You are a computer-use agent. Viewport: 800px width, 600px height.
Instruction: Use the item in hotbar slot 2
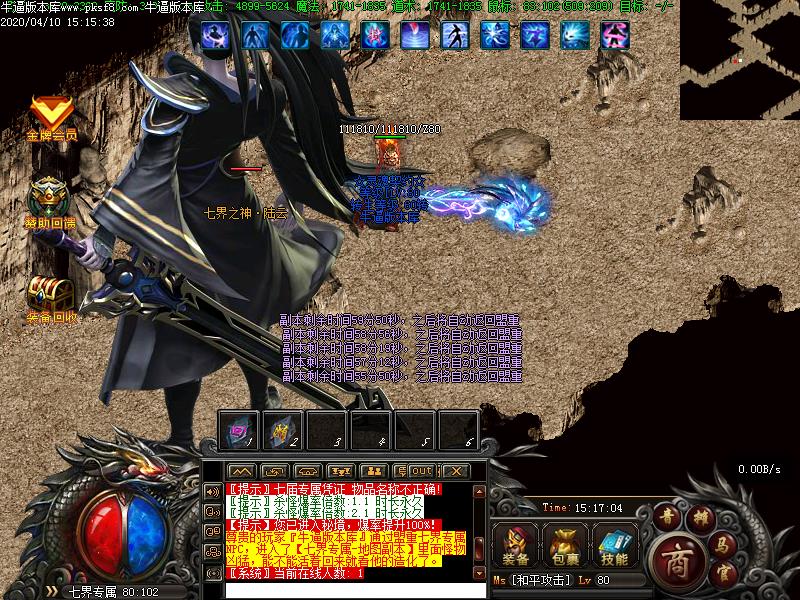tap(282, 430)
